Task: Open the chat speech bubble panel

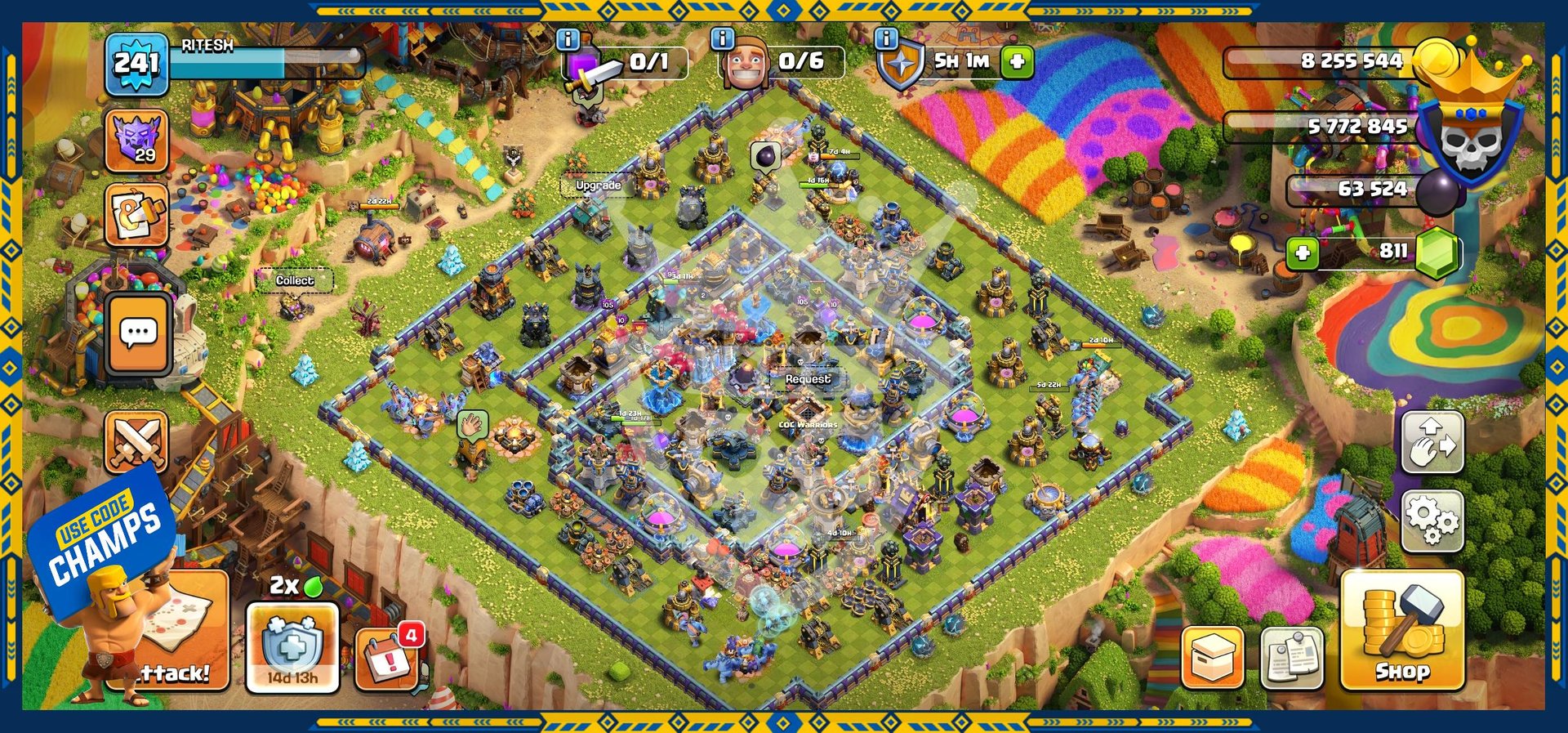Action: point(138,333)
